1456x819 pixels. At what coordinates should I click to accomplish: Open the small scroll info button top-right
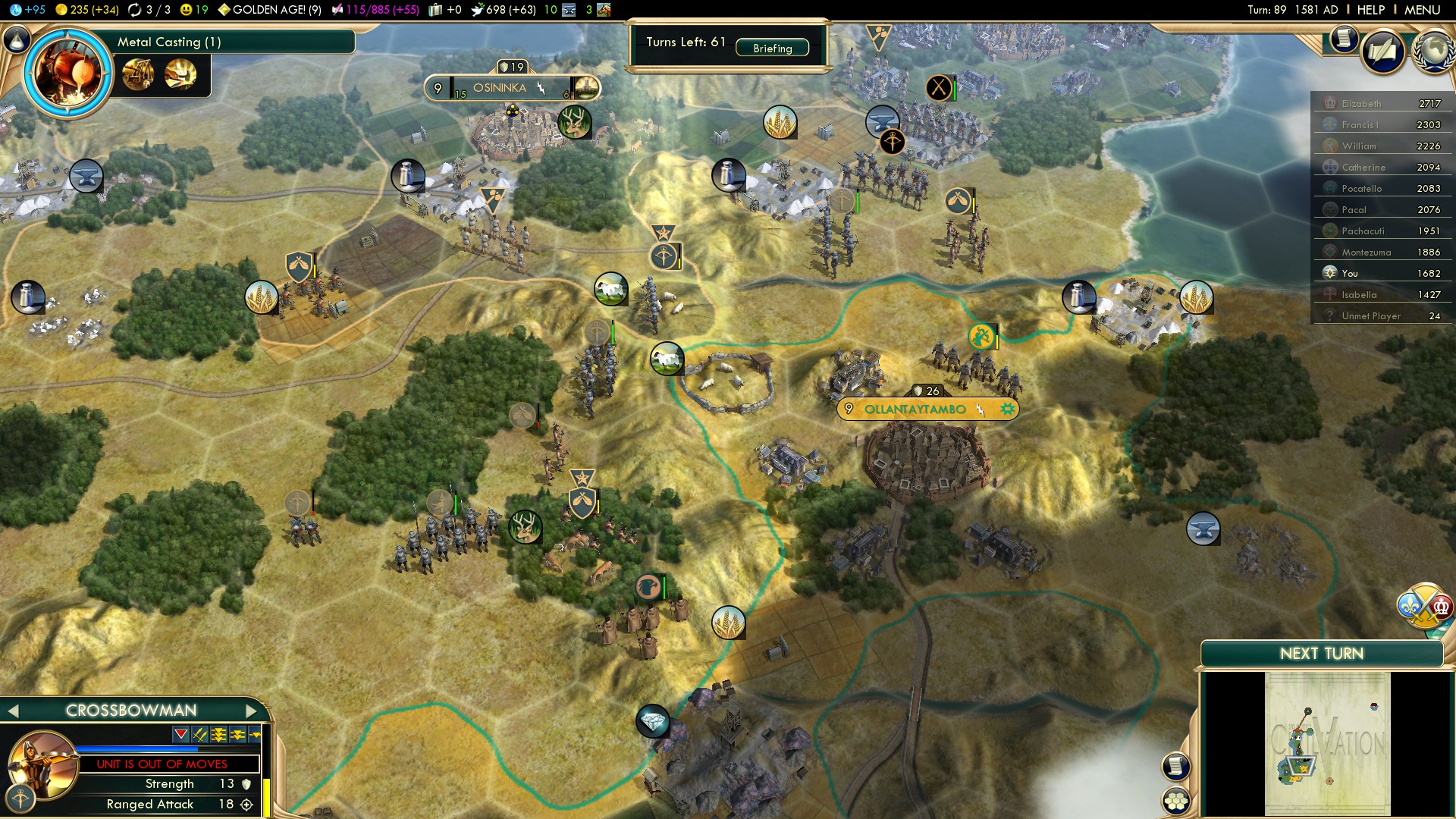[x=1343, y=38]
